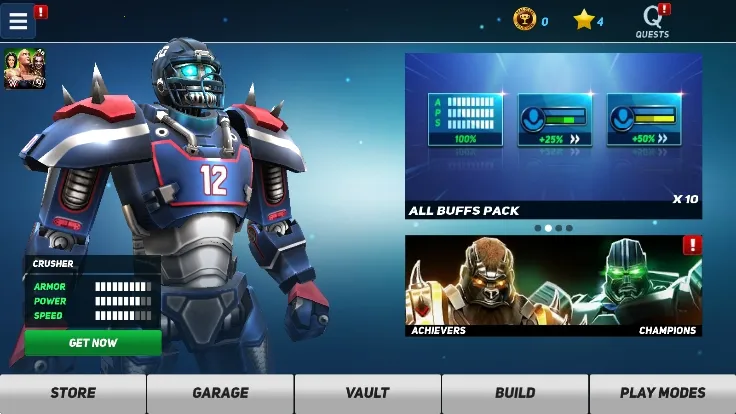Image resolution: width=736 pixels, height=414 pixels.
Task: Open the Vault section
Action: [367, 393]
